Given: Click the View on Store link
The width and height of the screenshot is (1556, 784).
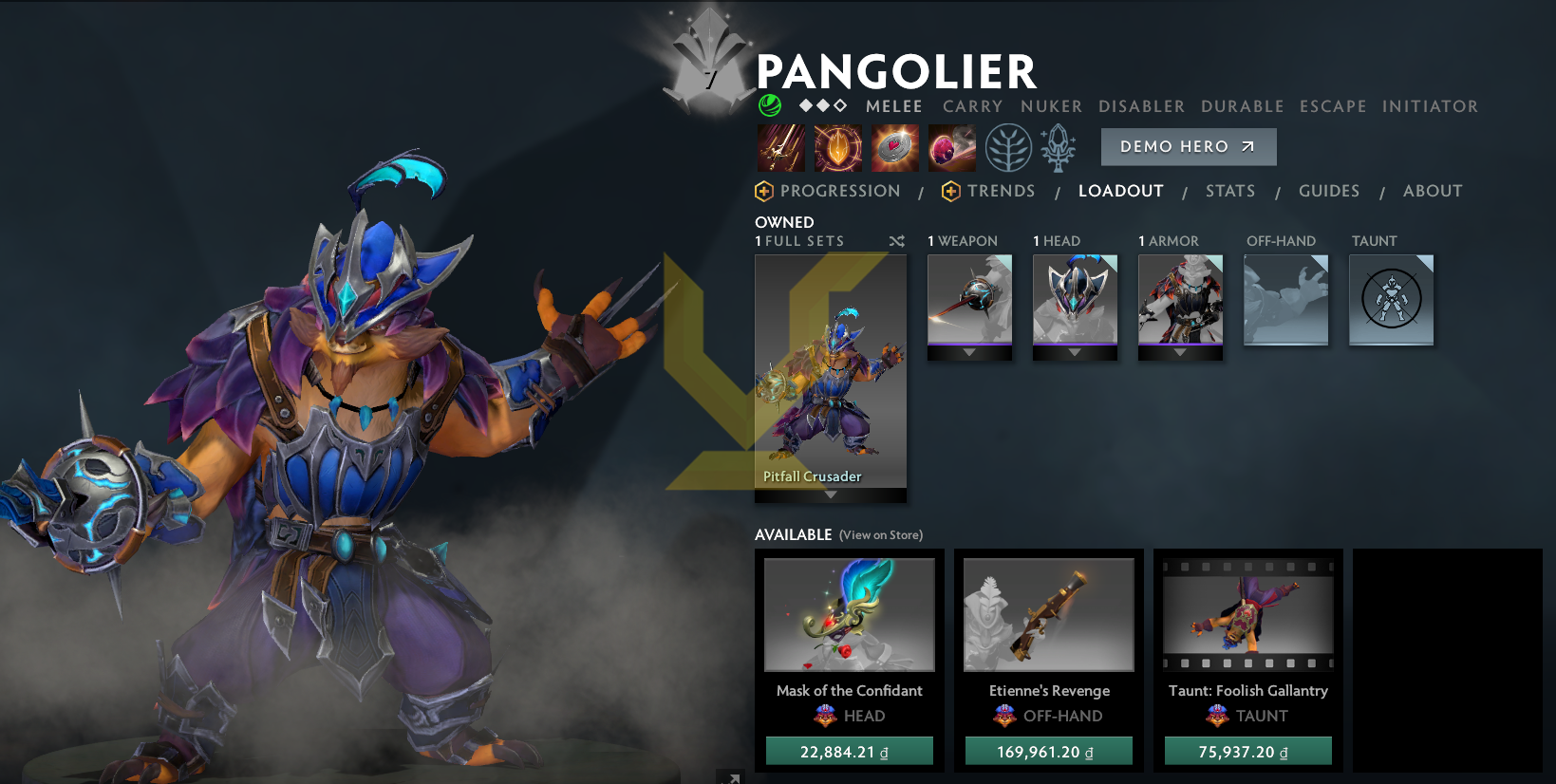Looking at the screenshot, I should click(880, 535).
